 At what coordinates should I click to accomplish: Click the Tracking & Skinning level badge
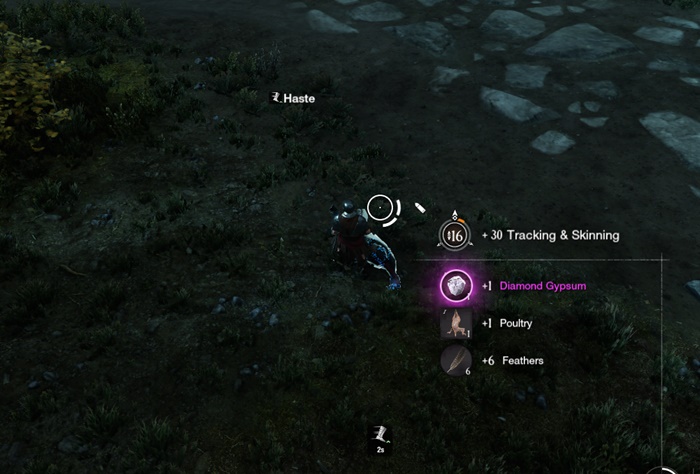click(x=455, y=235)
